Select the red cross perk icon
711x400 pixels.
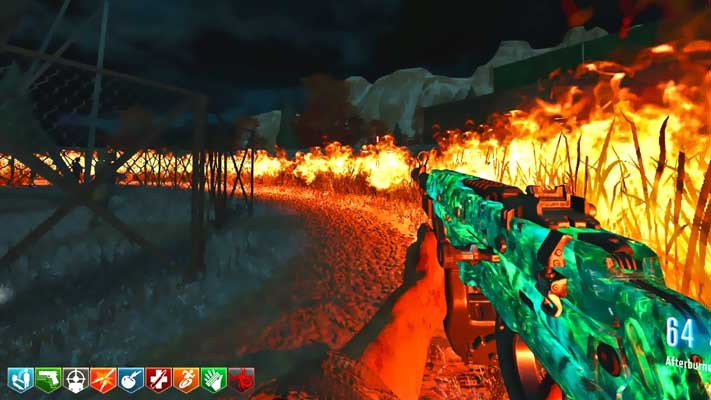(159, 380)
